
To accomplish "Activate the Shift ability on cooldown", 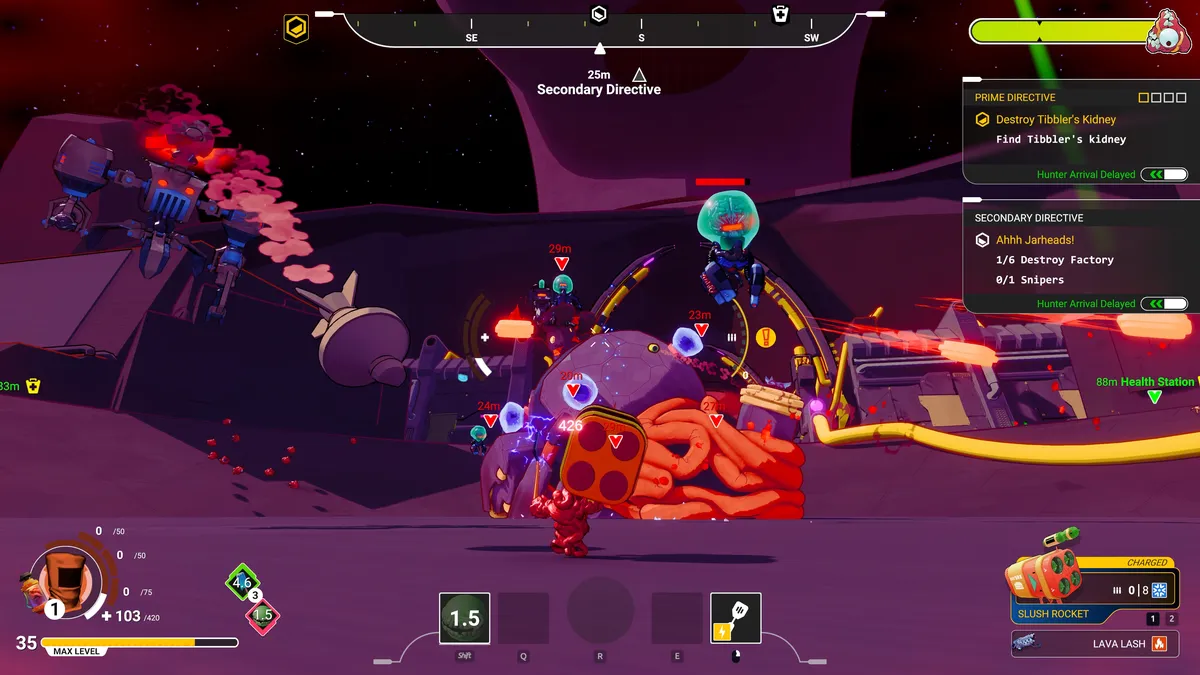I will point(464,618).
